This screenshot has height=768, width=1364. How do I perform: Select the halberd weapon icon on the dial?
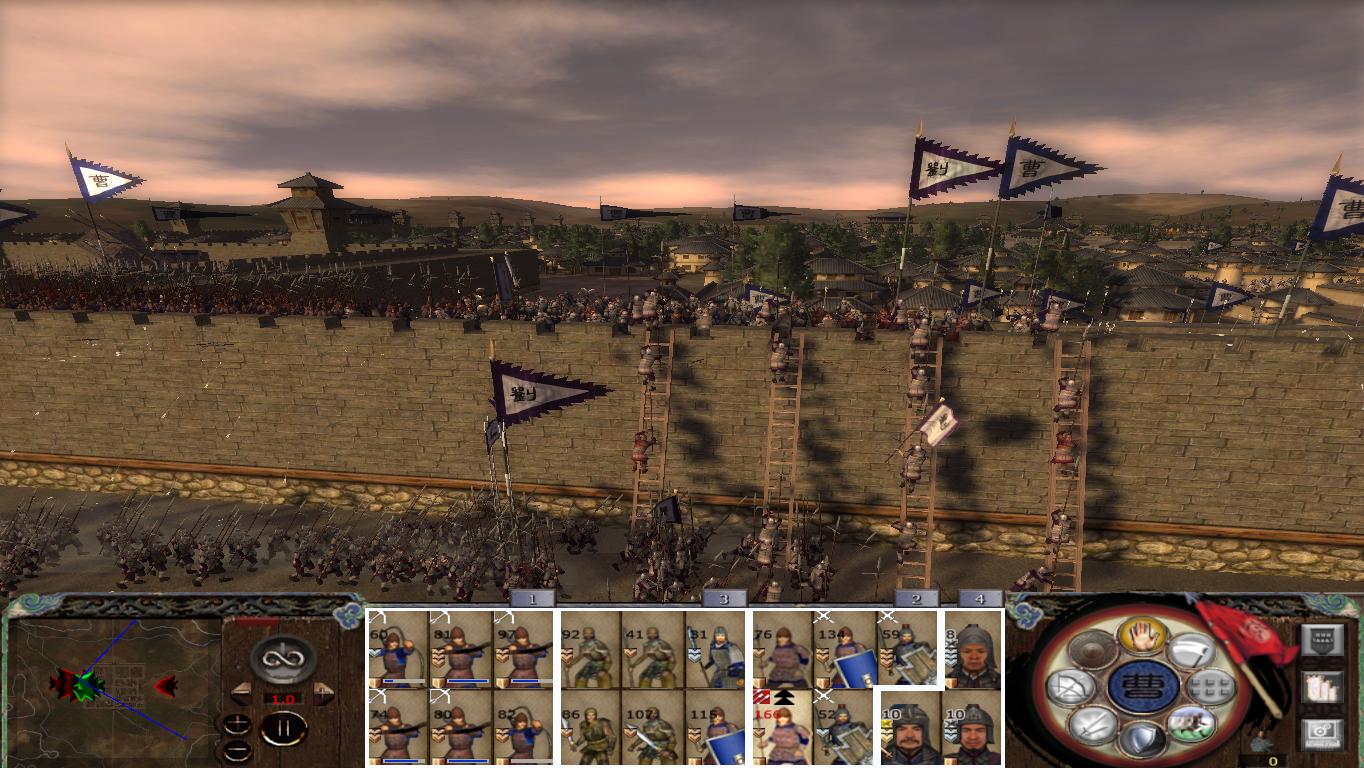coord(1193,651)
